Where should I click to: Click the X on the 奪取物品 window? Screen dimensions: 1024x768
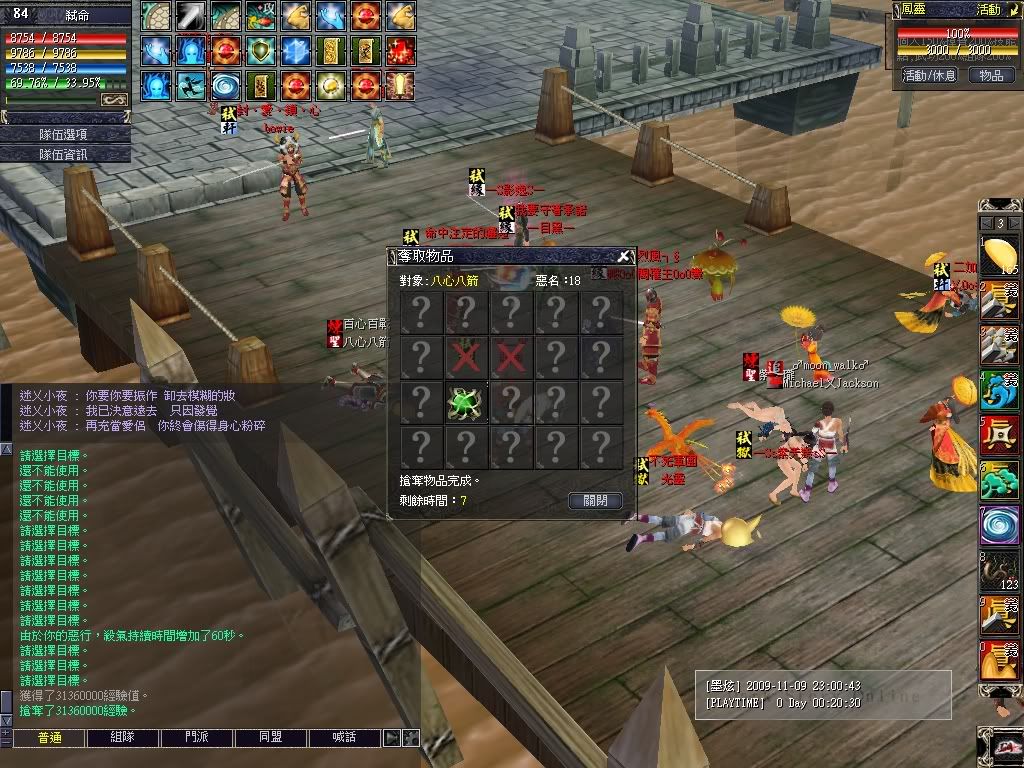[x=623, y=256]
